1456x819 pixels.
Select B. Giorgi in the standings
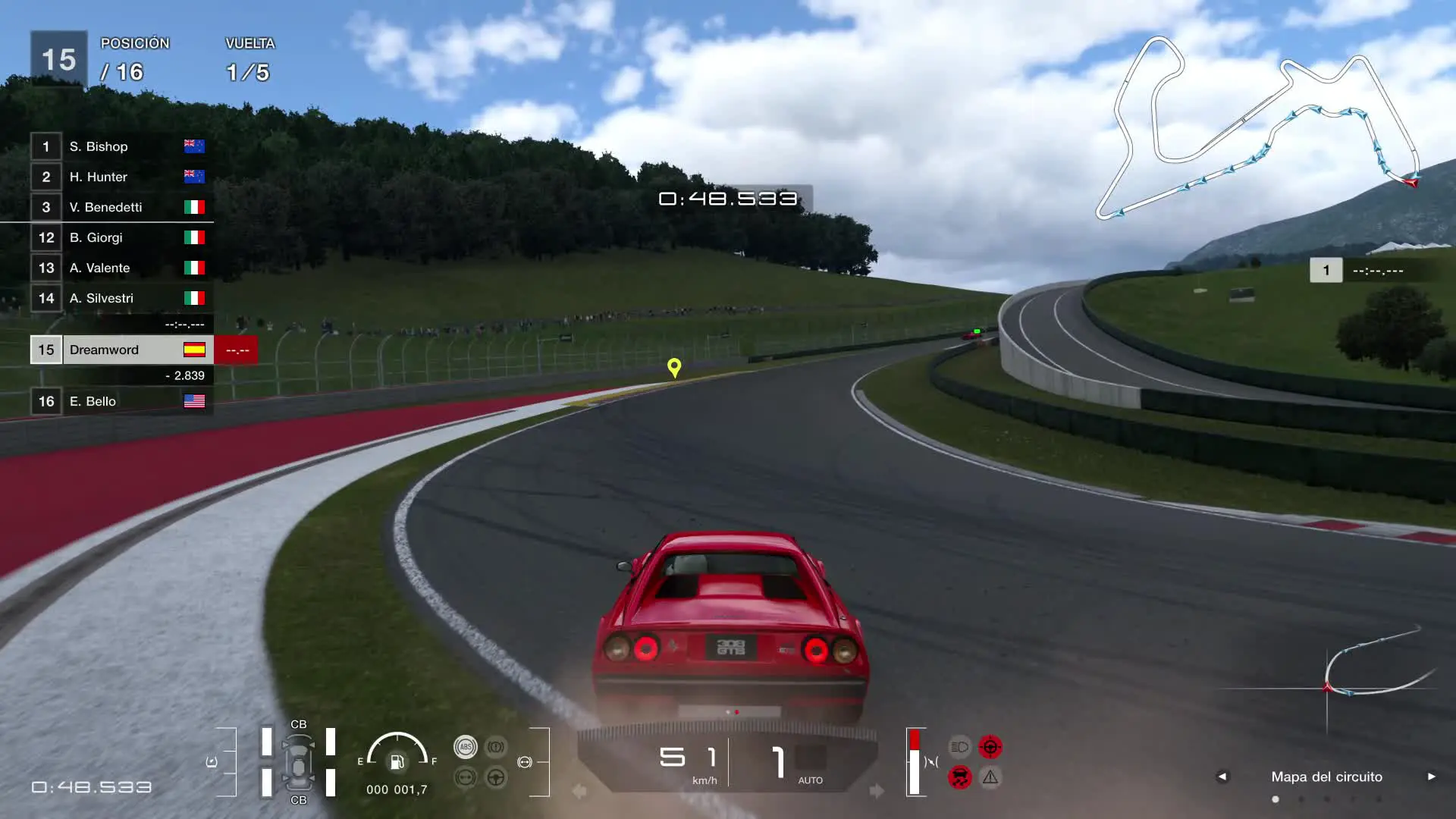click(x=121, y=237)
